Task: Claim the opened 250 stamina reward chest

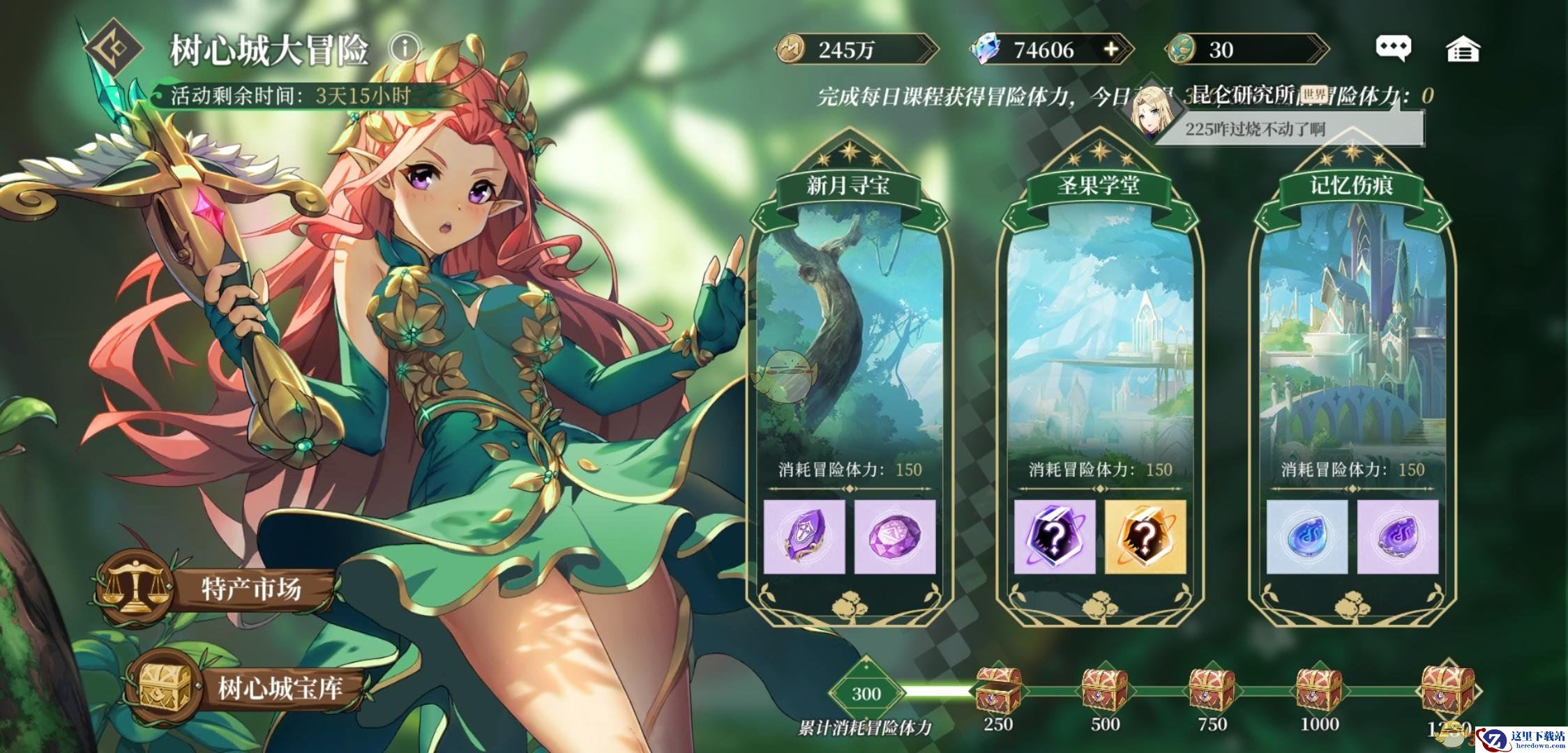Action: click(x=998, y=689)
